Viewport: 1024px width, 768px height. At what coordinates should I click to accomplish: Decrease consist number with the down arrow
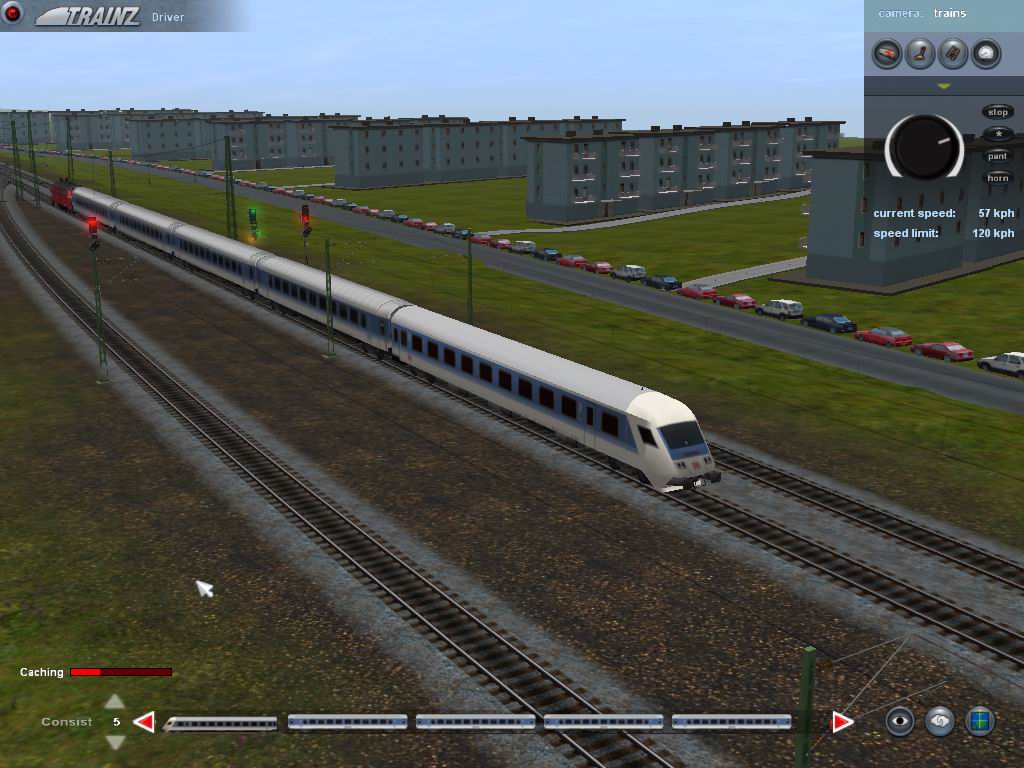click(x=115, y=742)
